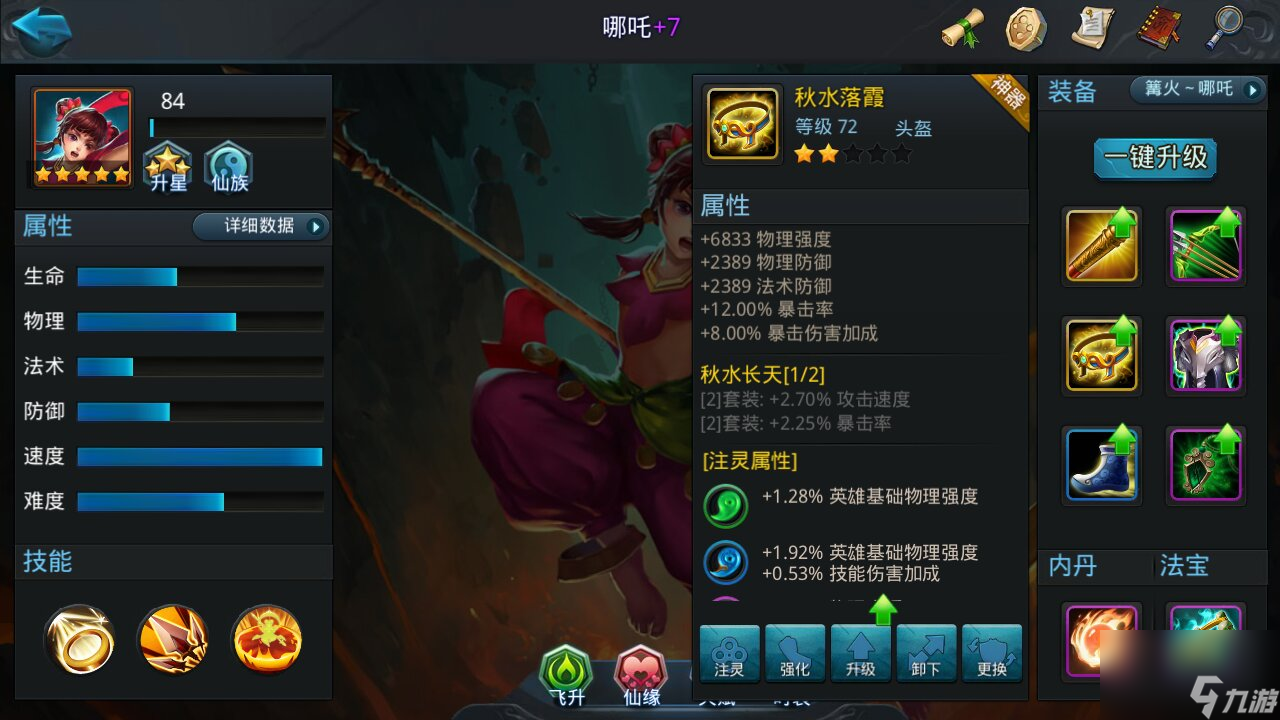Tap the 升星 star upgrade button
This screenshot has height=720, width=1280.
point(167,166)
